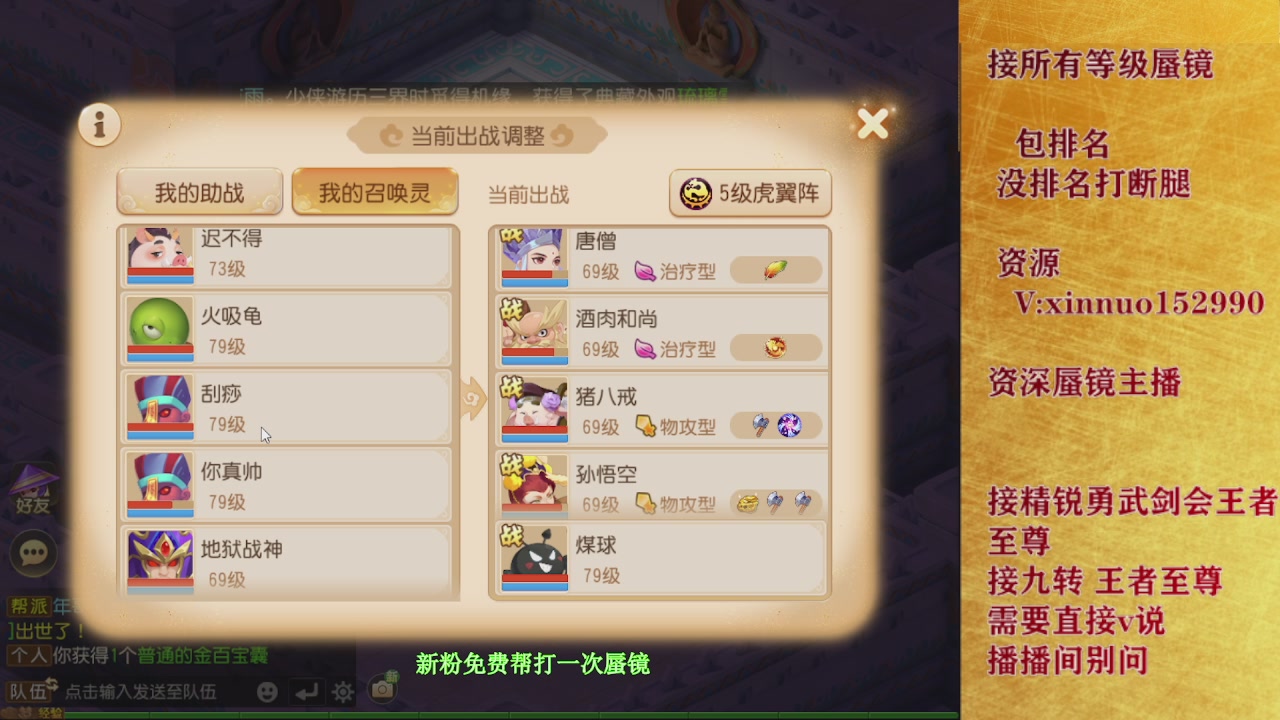Viewport: 1280px width, 720px height.
Task: Select 孙悟空 in the current battle list
Action: point(660,485)
